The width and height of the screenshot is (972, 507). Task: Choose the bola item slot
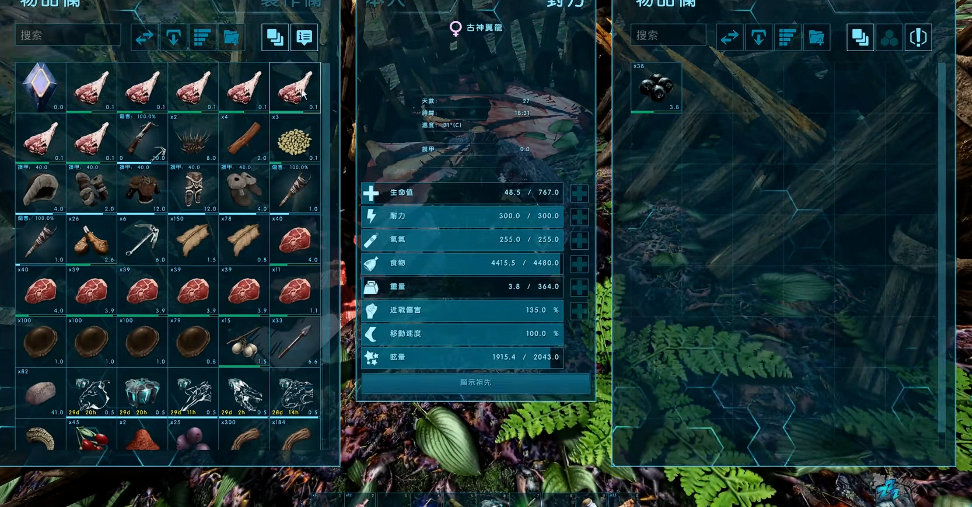point(245,342)
